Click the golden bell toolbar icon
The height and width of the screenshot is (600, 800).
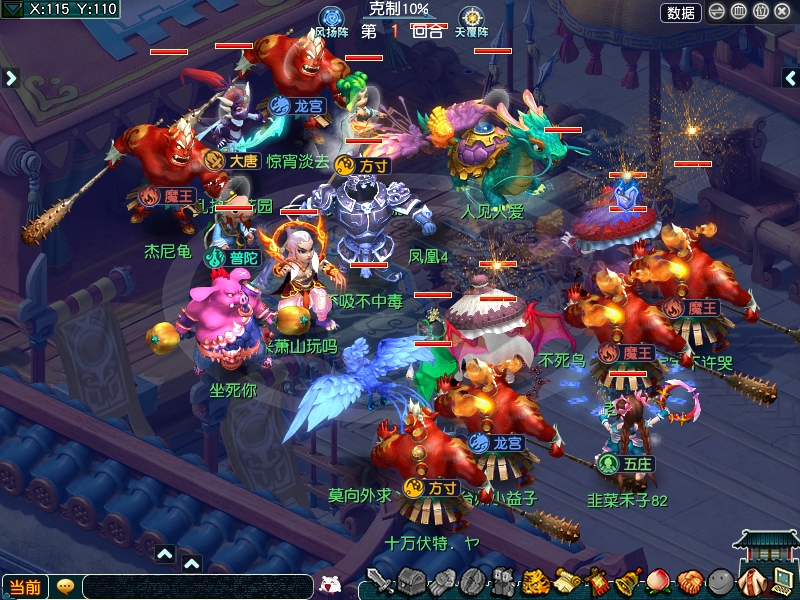[x=628, y=582]
